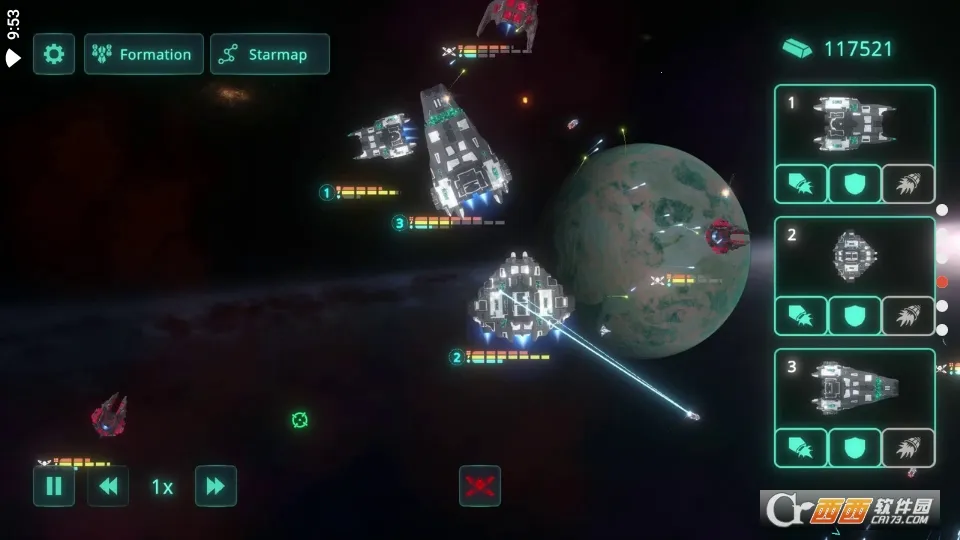
Task: Open the Formation panel
Action: 144,54
